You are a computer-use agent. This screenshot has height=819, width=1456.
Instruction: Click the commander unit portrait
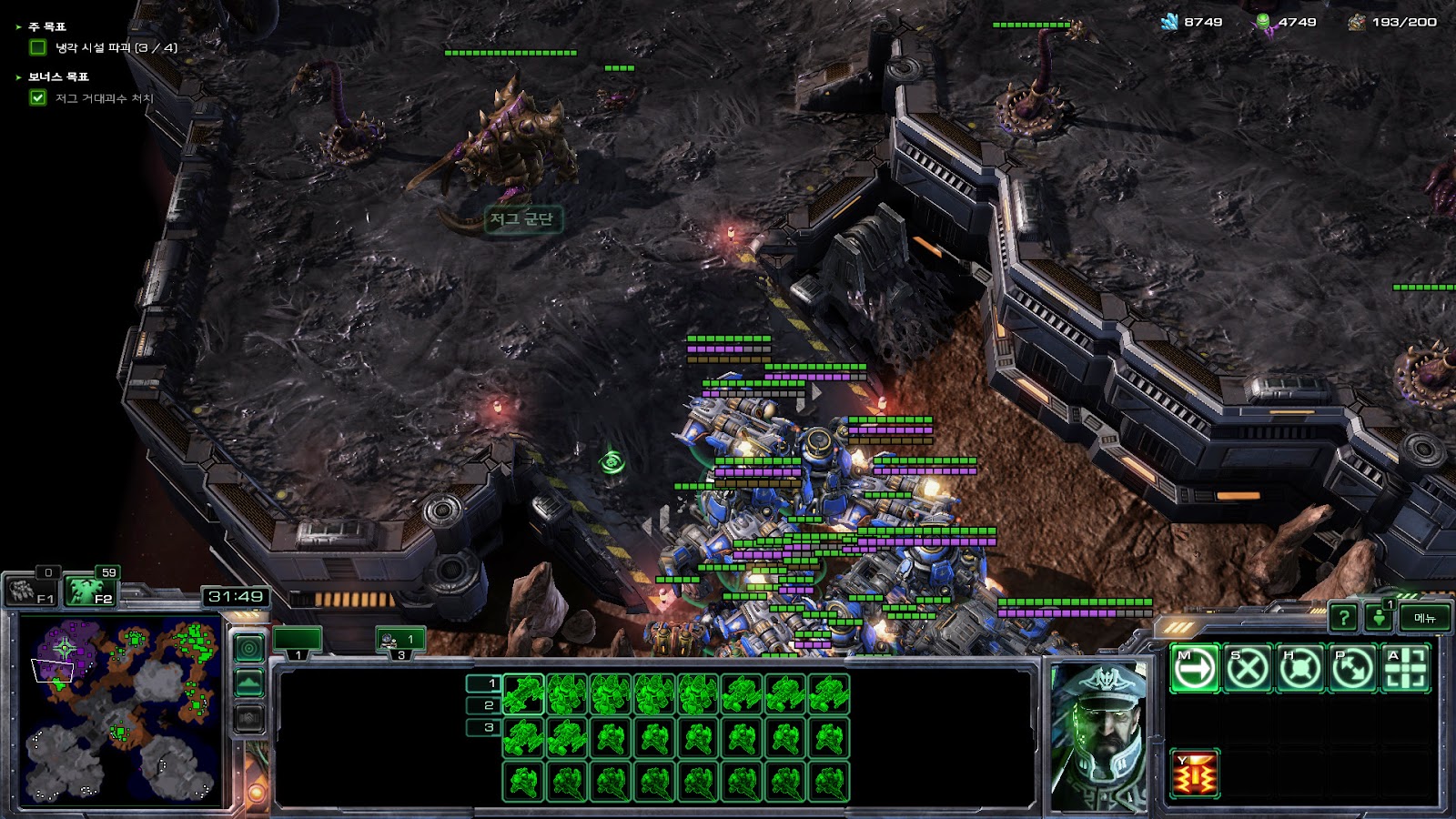(1100, 735)
